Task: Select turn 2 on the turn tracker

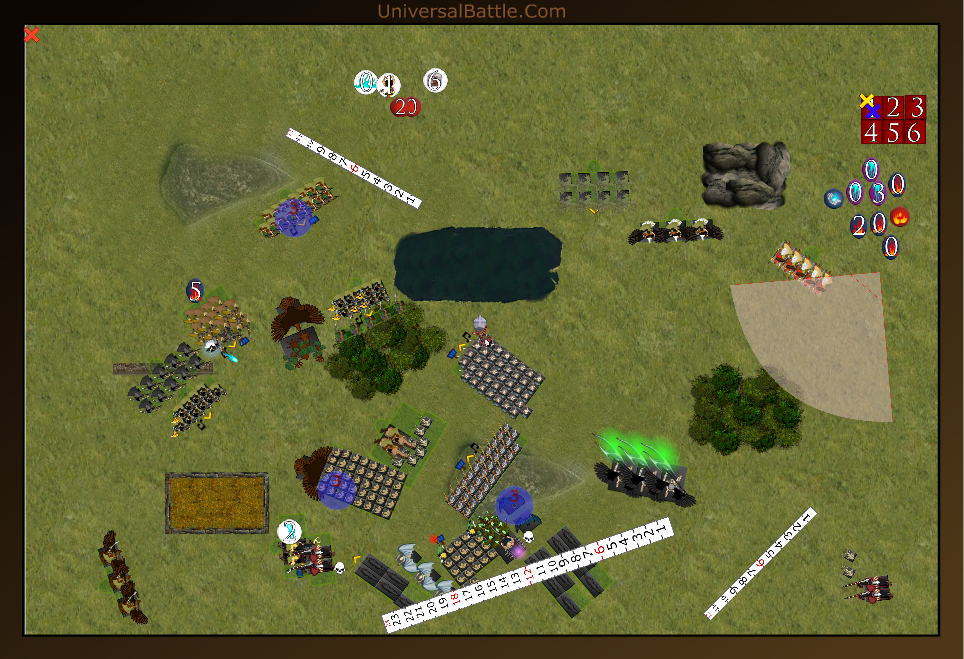Action: 894,108
